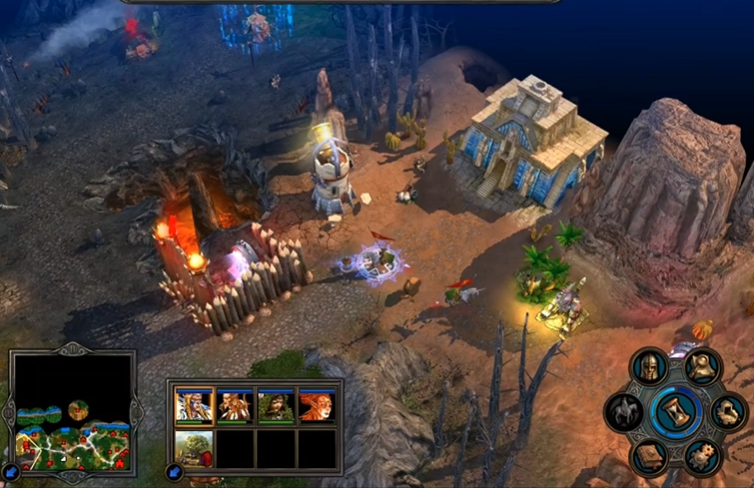Image resolution: width=754 pixels, height=488 pixels.
Task: Select the green hooded hero portrait
Action: tap(276, 406)
